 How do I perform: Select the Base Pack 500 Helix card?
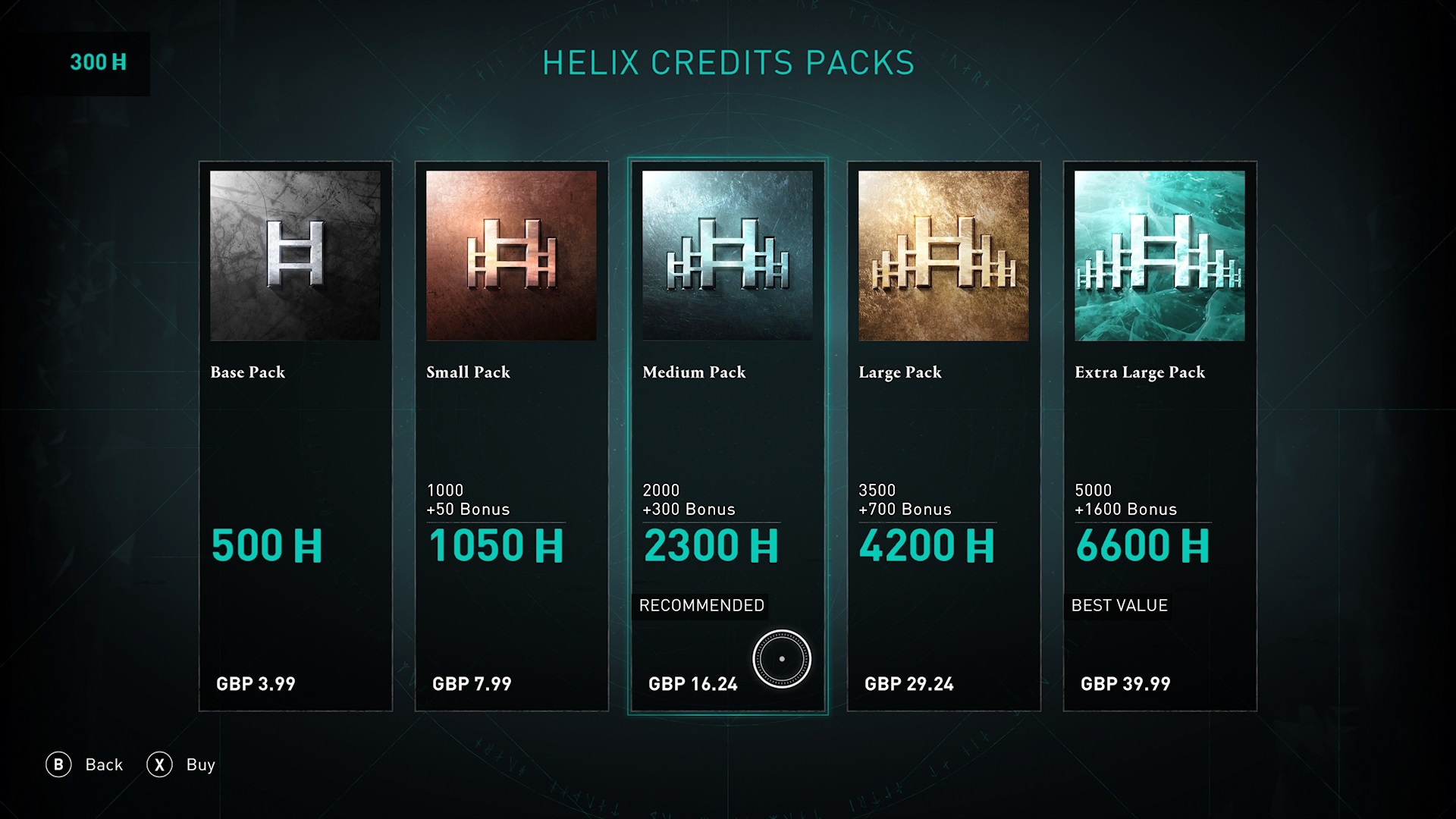(x=295, y=436)
